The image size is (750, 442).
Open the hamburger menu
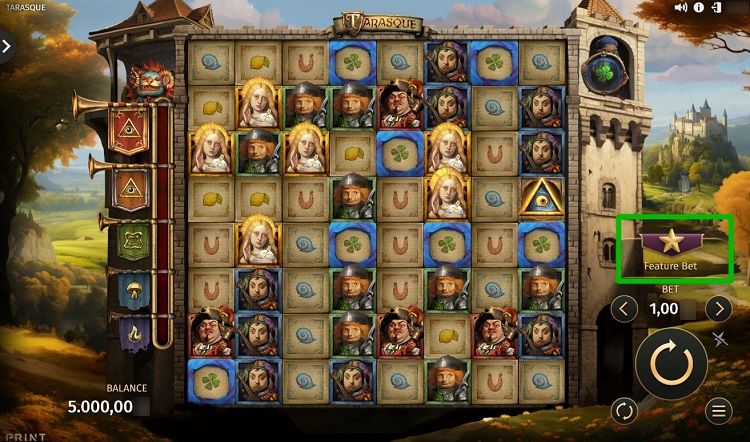coord(717,410)
